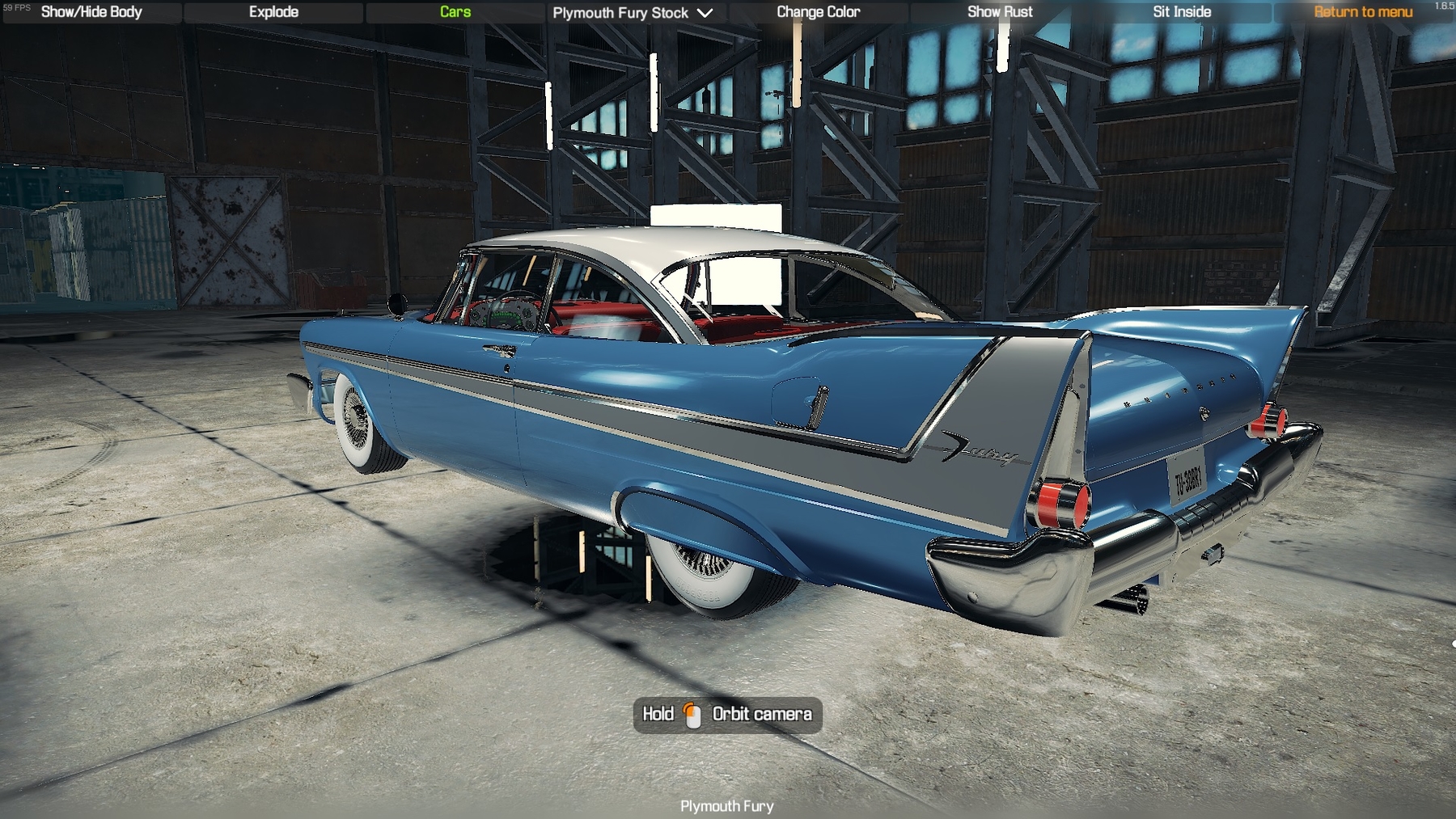Toggle the Show Rust option

point(1000,12)
